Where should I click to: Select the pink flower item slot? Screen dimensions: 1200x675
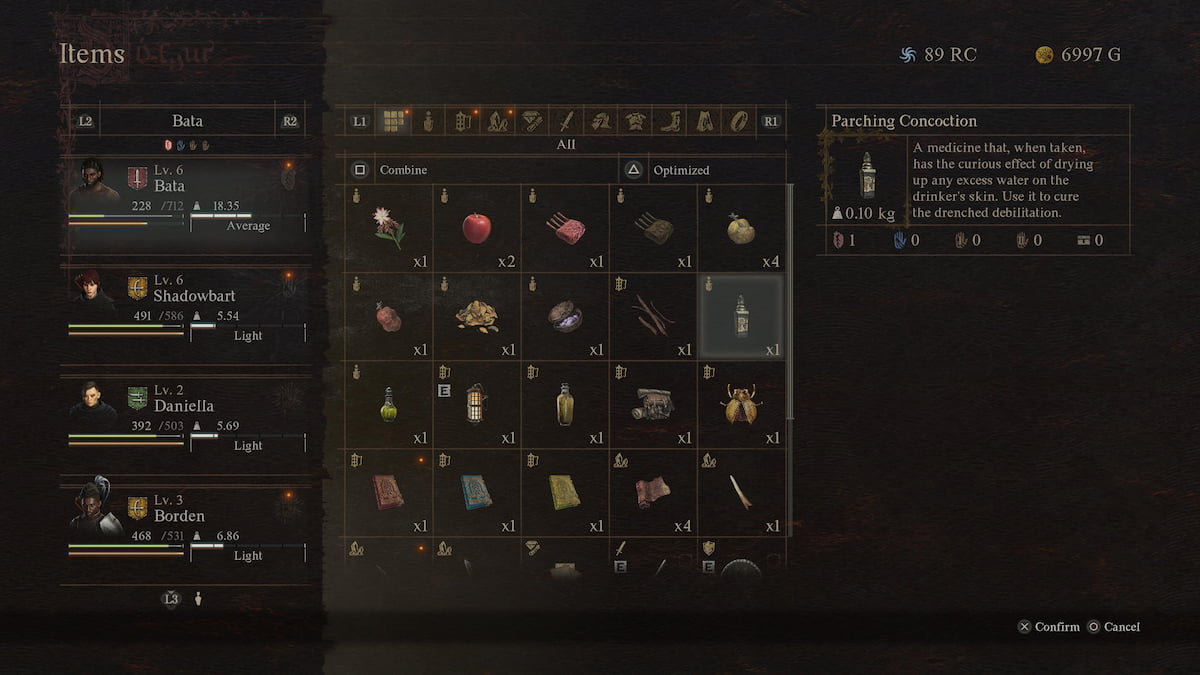click(x=389, y=229)
